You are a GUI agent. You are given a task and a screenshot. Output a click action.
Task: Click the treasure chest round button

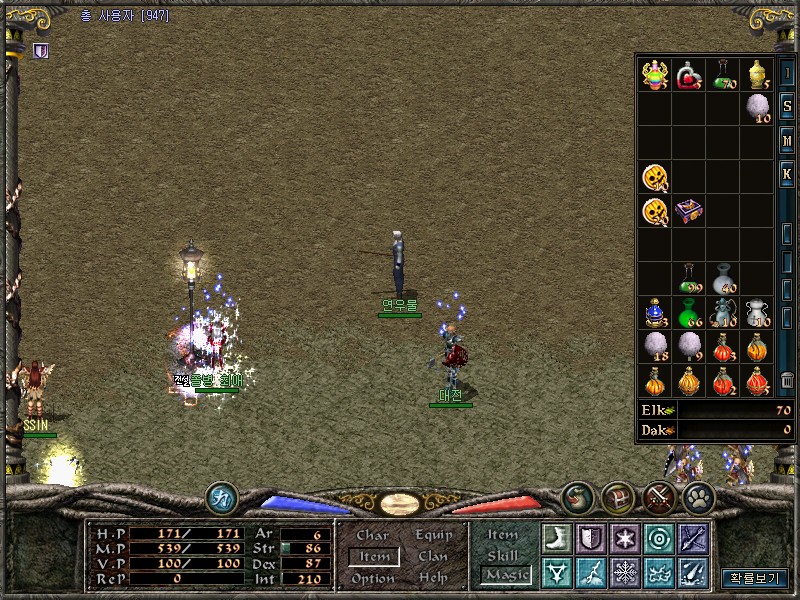[618, 496]
